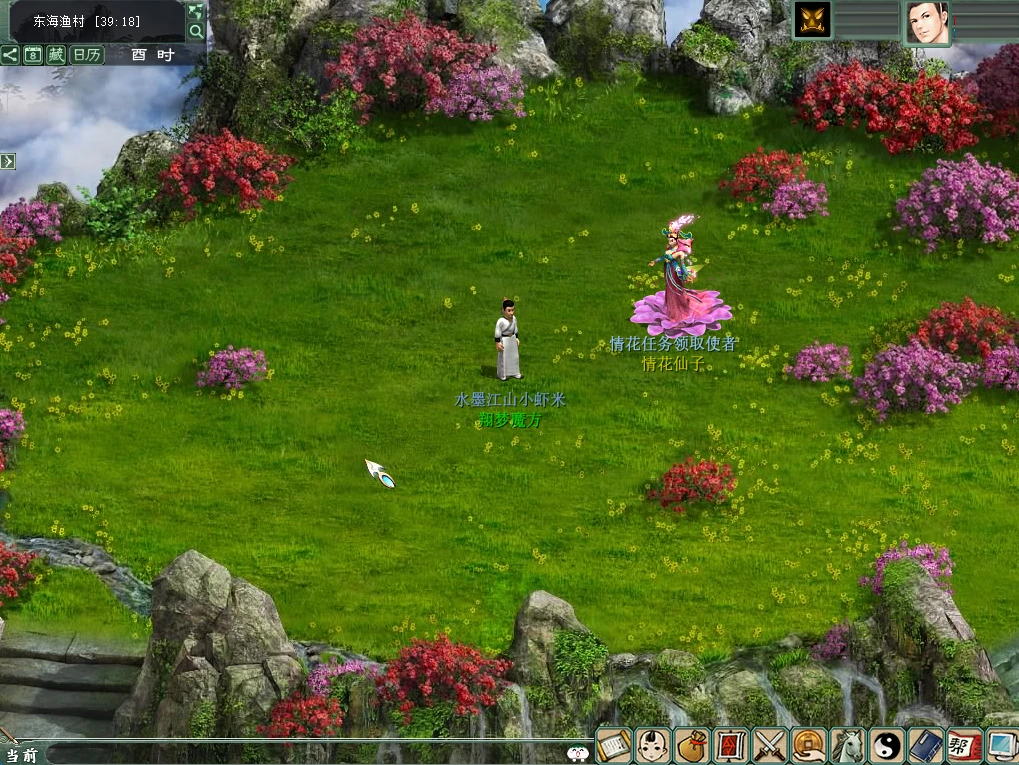
Task: Open the 帮 guild icon
Action: coord(964,745)
